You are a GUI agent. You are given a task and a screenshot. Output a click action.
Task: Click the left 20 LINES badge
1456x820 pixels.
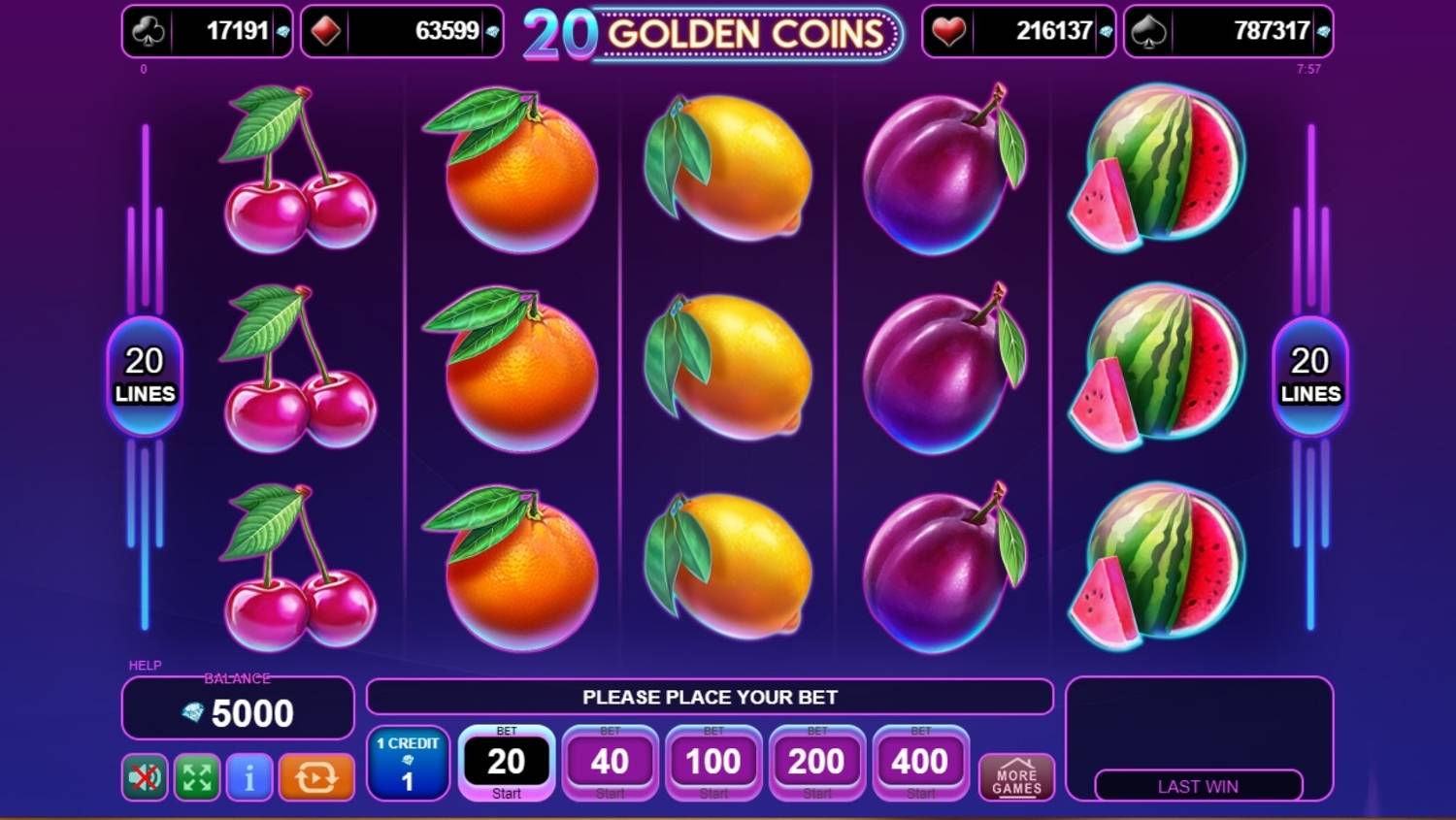point(144,376)
